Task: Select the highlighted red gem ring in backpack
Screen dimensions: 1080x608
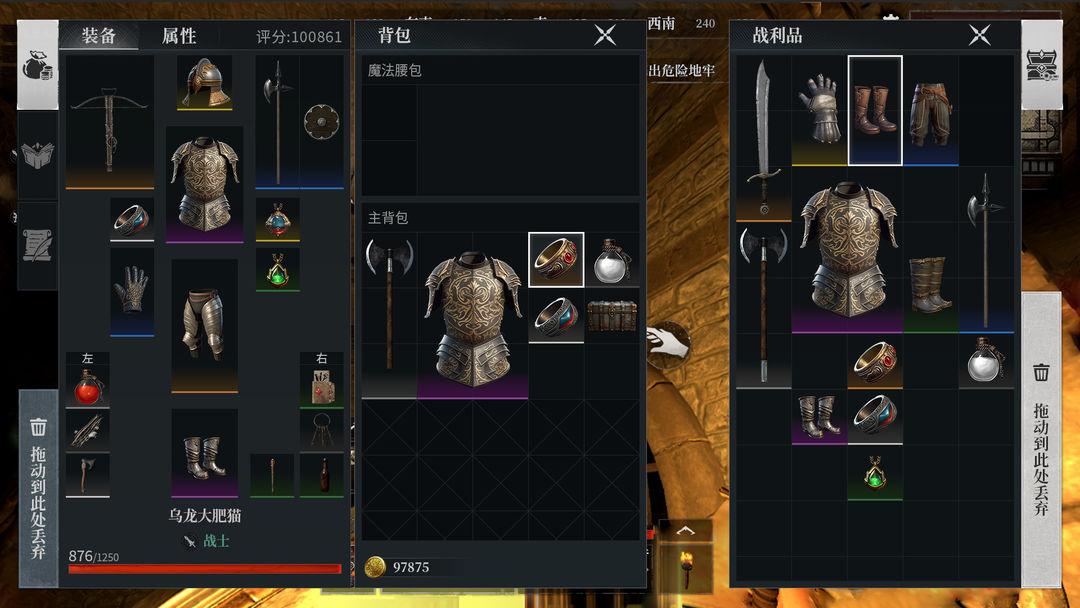Action: [556, 260]
